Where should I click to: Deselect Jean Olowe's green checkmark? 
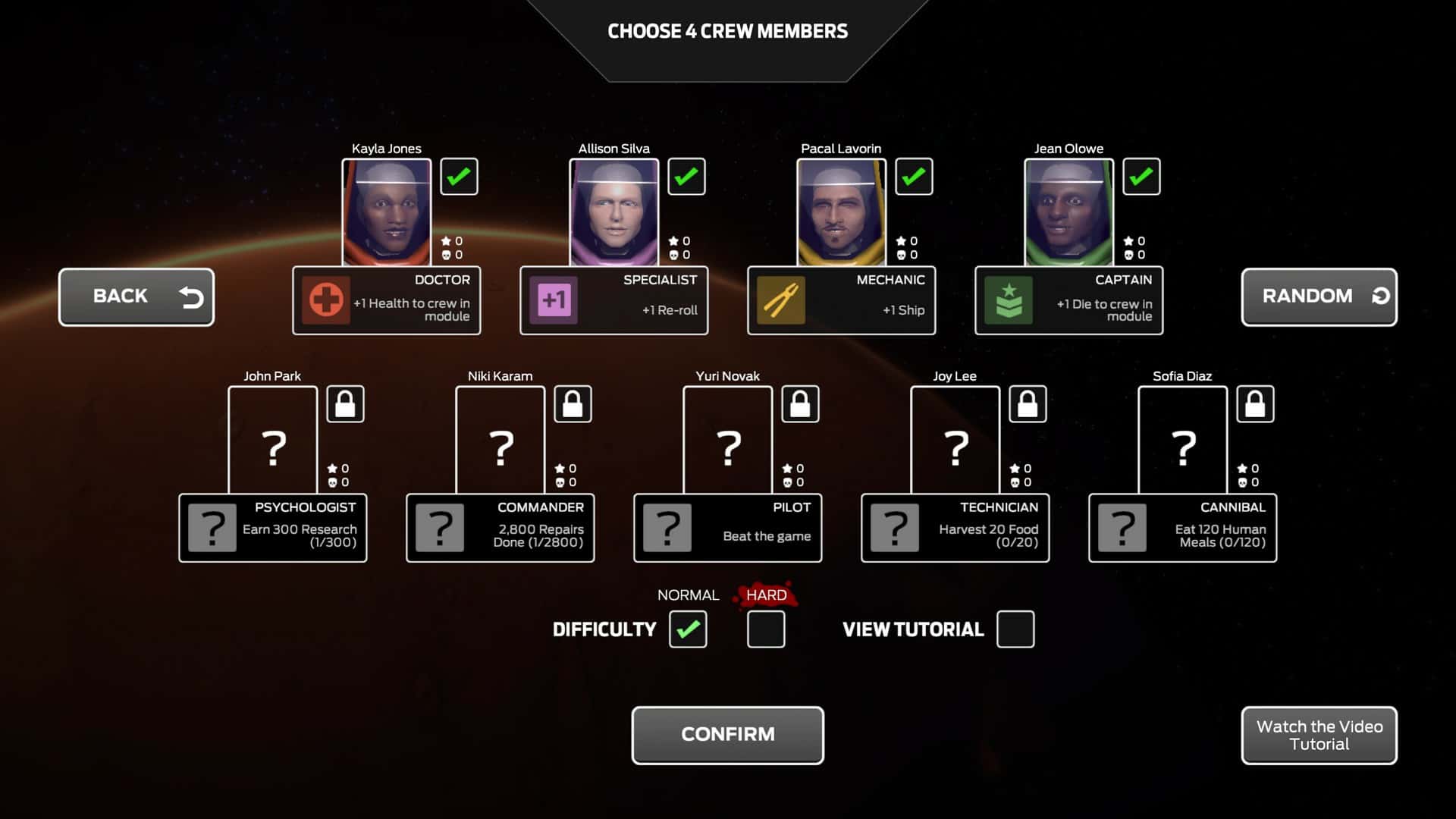(1141, 176)
